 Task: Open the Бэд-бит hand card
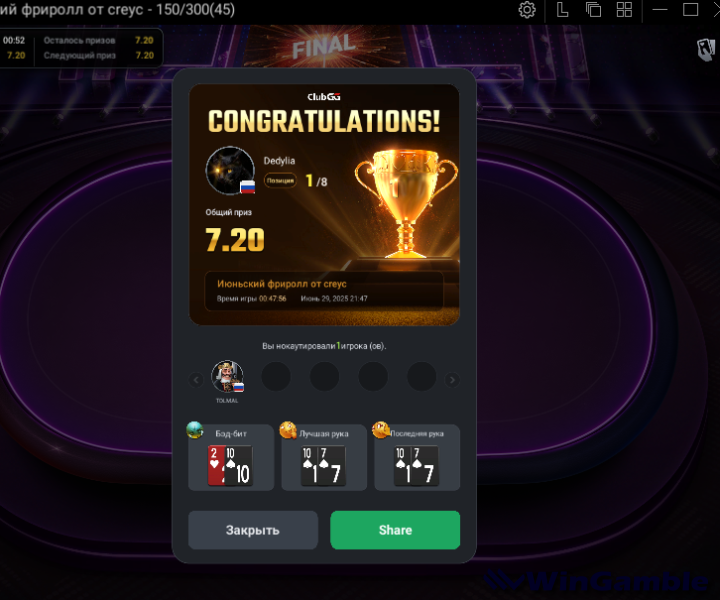(x=231, y=458)
